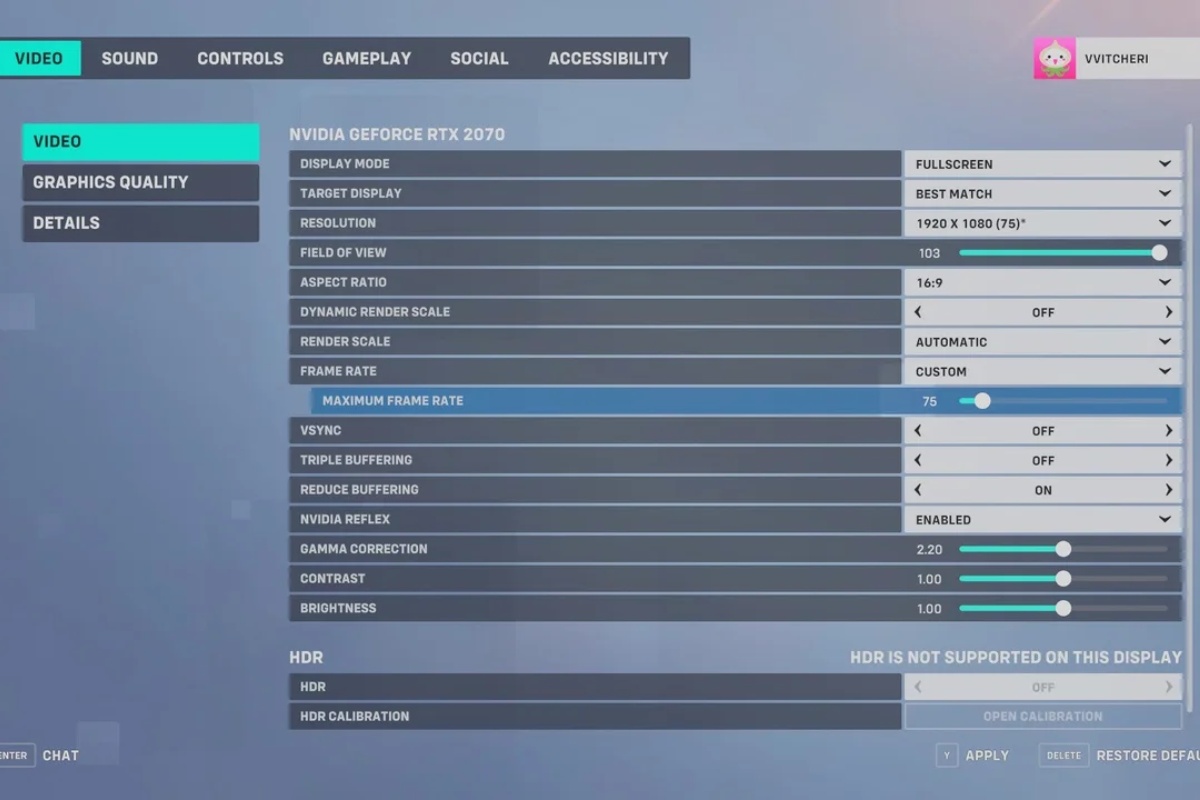Expand the Render Scale dropdown
1200x800 pixels.
tap(1042, 341)
